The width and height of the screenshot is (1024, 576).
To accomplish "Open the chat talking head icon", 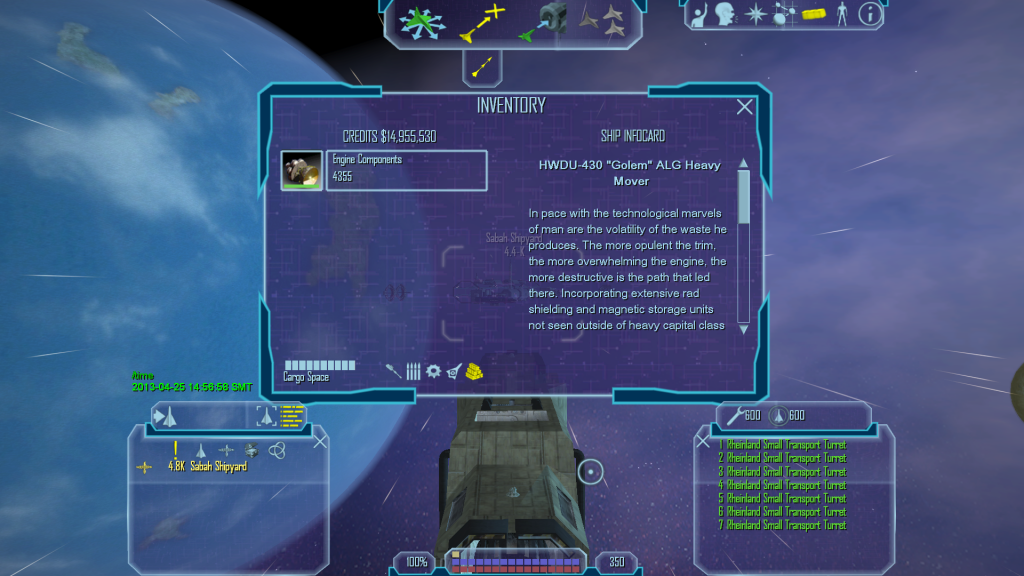I will pos(728,14).
